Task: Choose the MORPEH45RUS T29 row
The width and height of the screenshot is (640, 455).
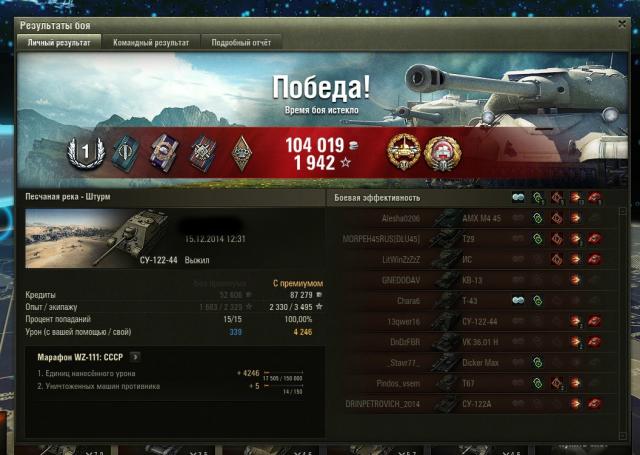Action: pyautogui.click(x=470, y=239)
